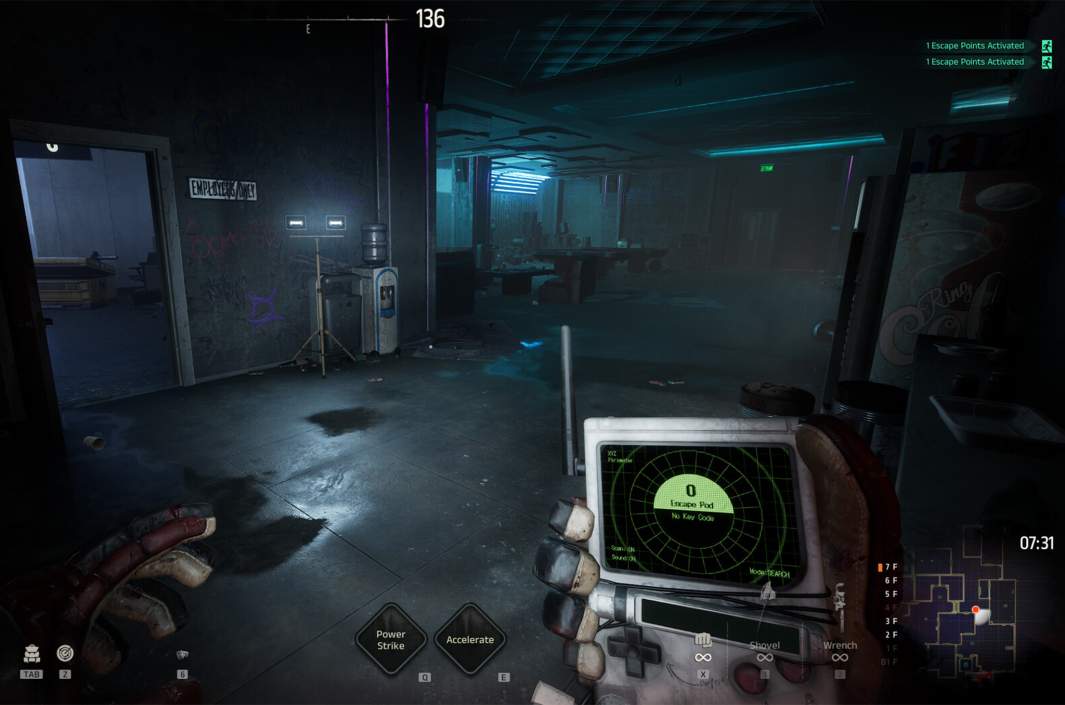This screenshot has width=1065, height=705.
Task: Activate the Power Strike ability
Action: tap(391, 639)
